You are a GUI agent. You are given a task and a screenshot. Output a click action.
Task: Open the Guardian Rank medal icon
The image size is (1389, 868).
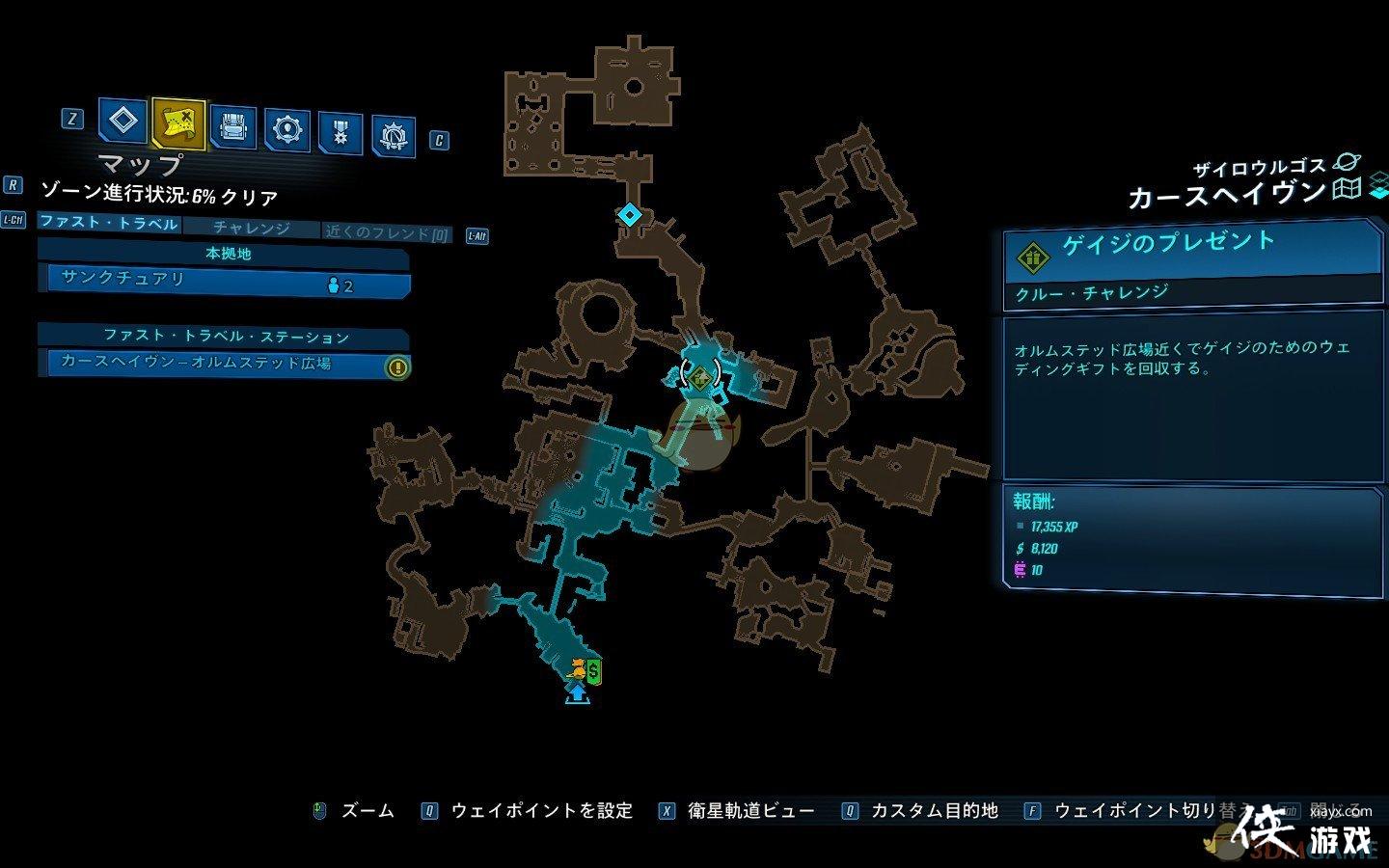pyautogui.click(x=339, y=126)
